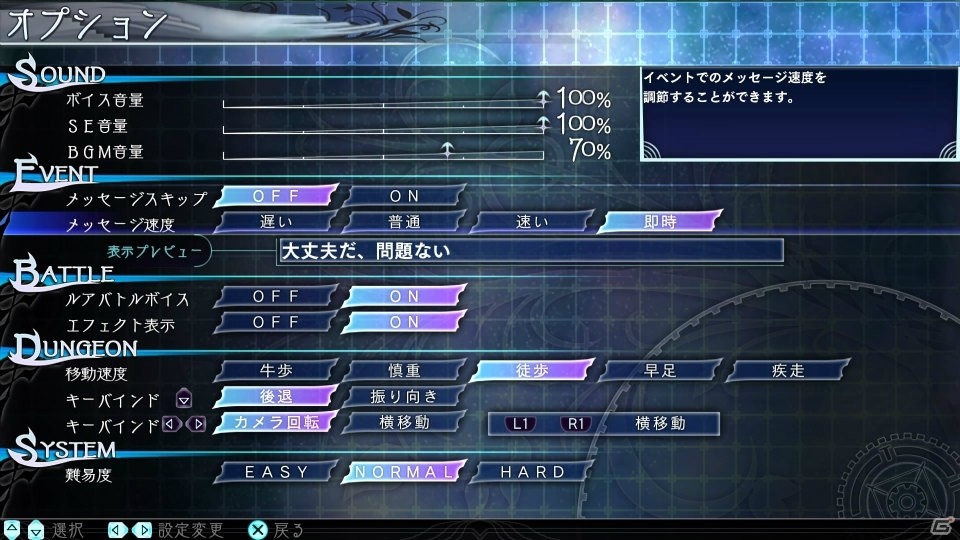Choose 疾走 movement speed
The image size is (960, 540).
click(788, 371)
